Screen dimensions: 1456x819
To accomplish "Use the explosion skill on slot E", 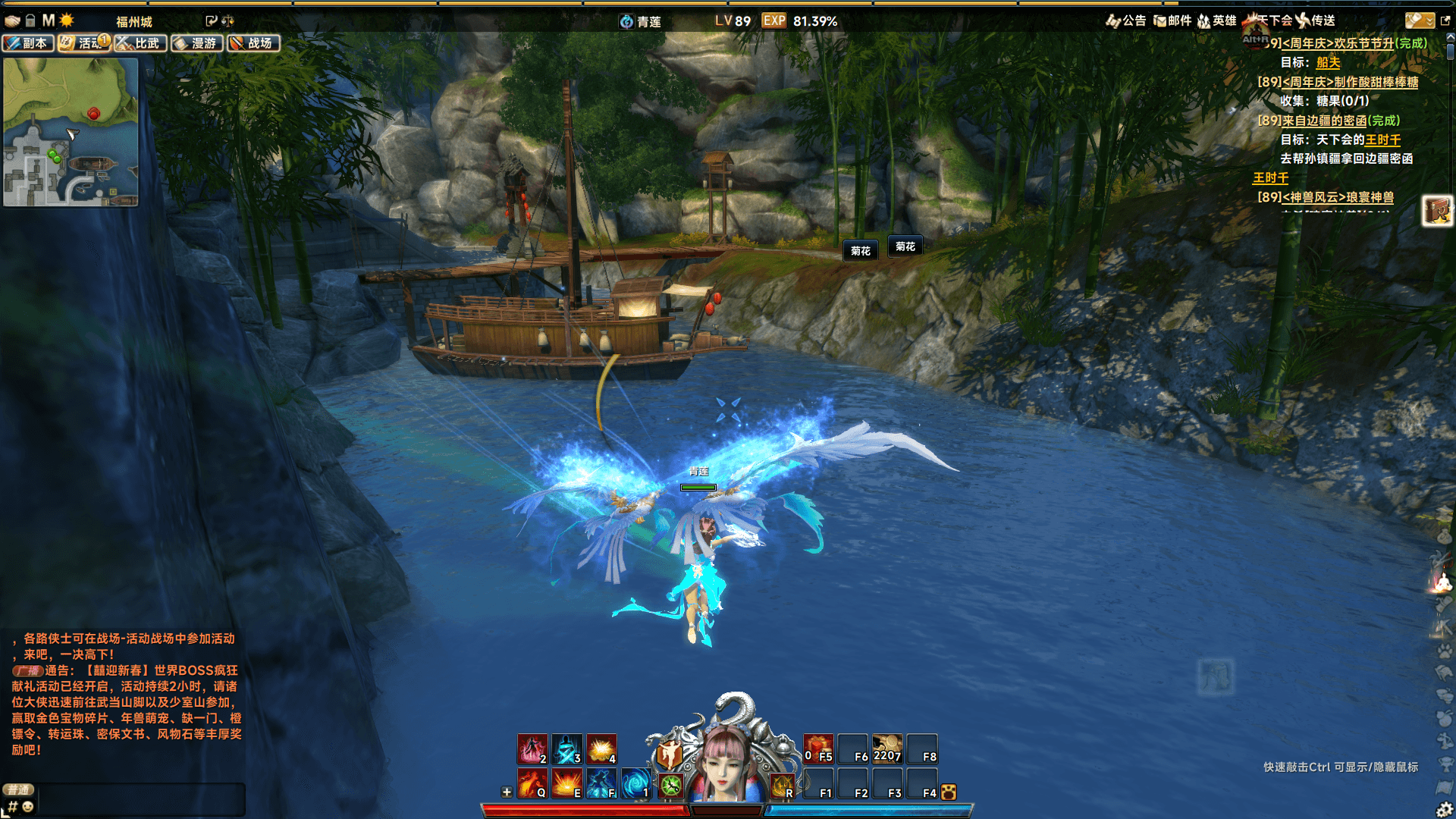I will 566,783.
